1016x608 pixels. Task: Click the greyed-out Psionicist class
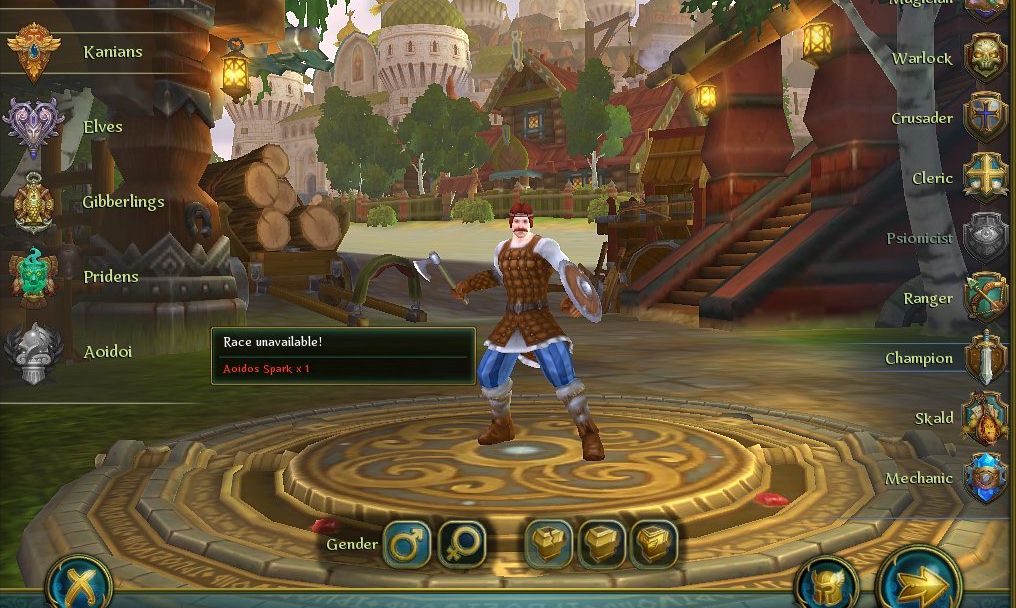[984, 238]
